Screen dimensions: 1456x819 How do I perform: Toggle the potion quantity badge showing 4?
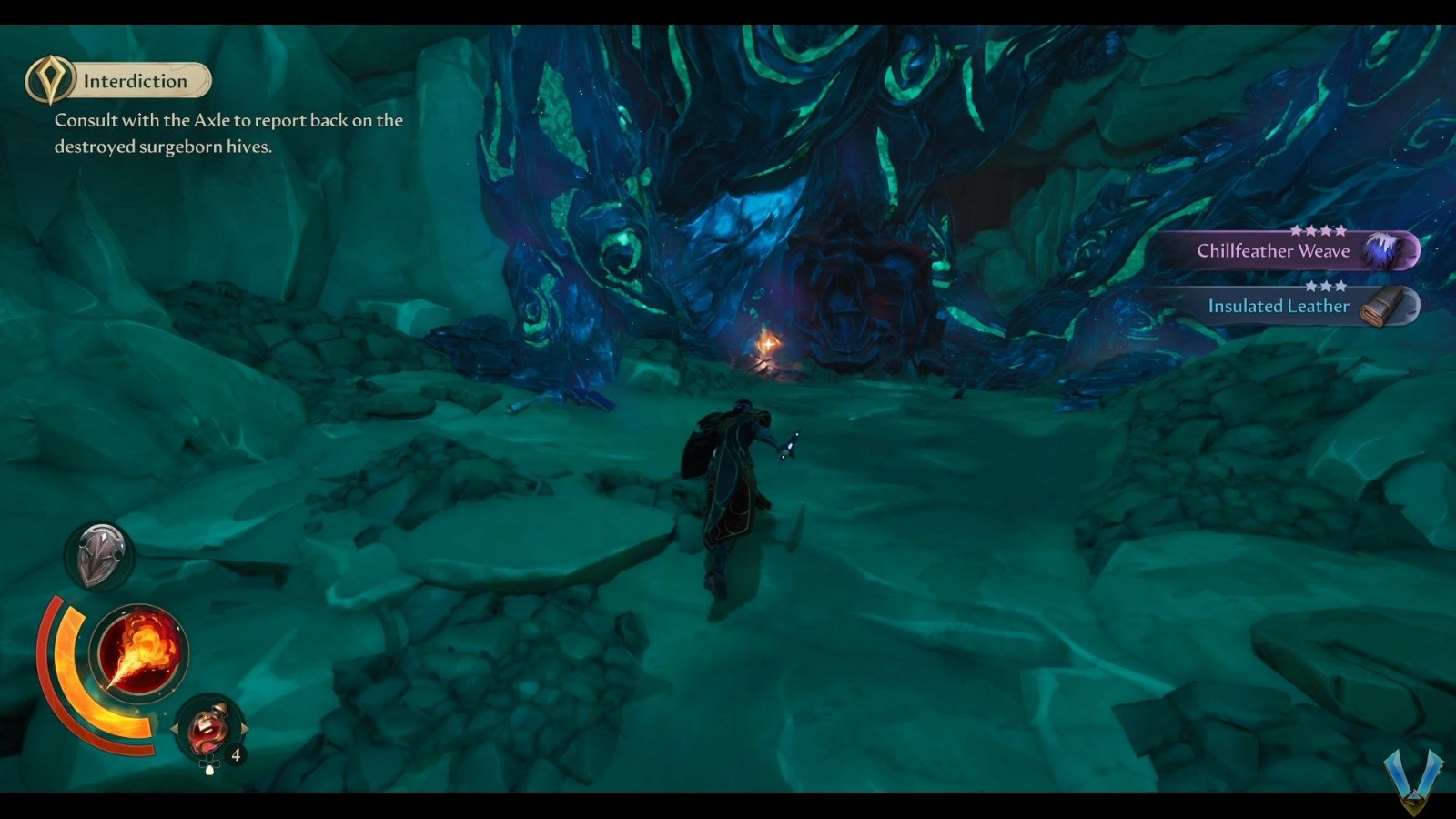[235, 753]
